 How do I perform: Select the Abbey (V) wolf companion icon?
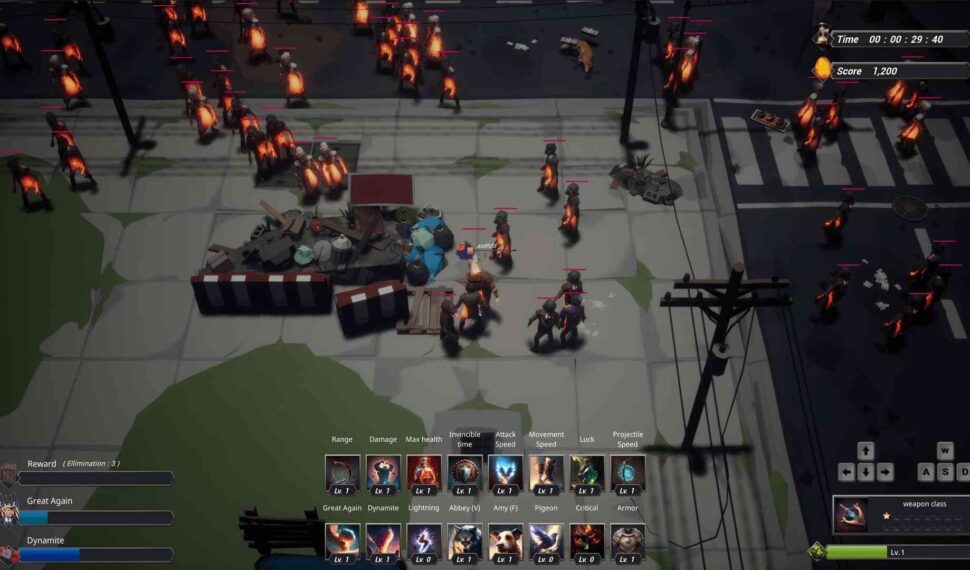465,541
